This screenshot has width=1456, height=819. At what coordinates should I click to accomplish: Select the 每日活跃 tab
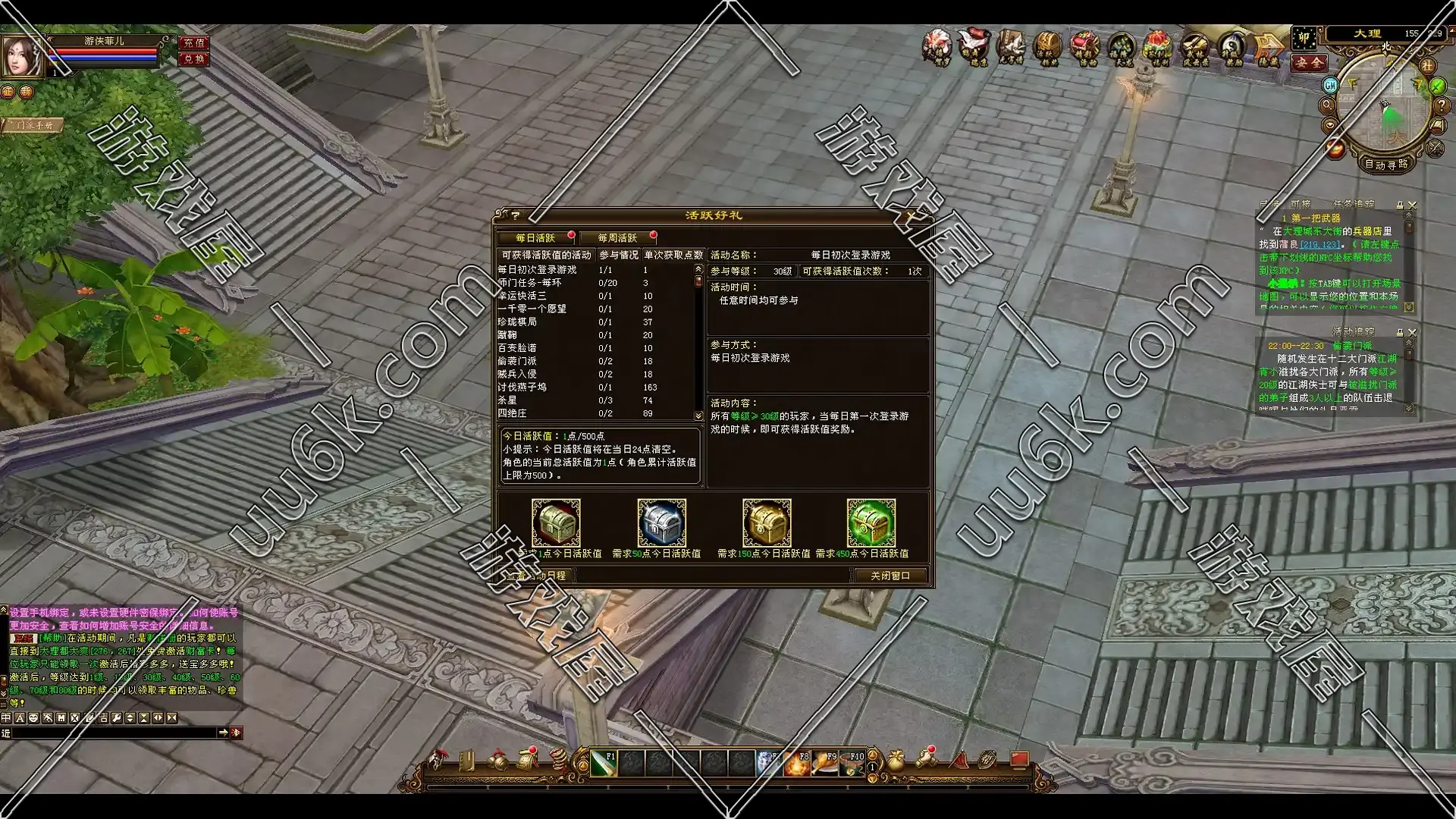click(535, 238)
